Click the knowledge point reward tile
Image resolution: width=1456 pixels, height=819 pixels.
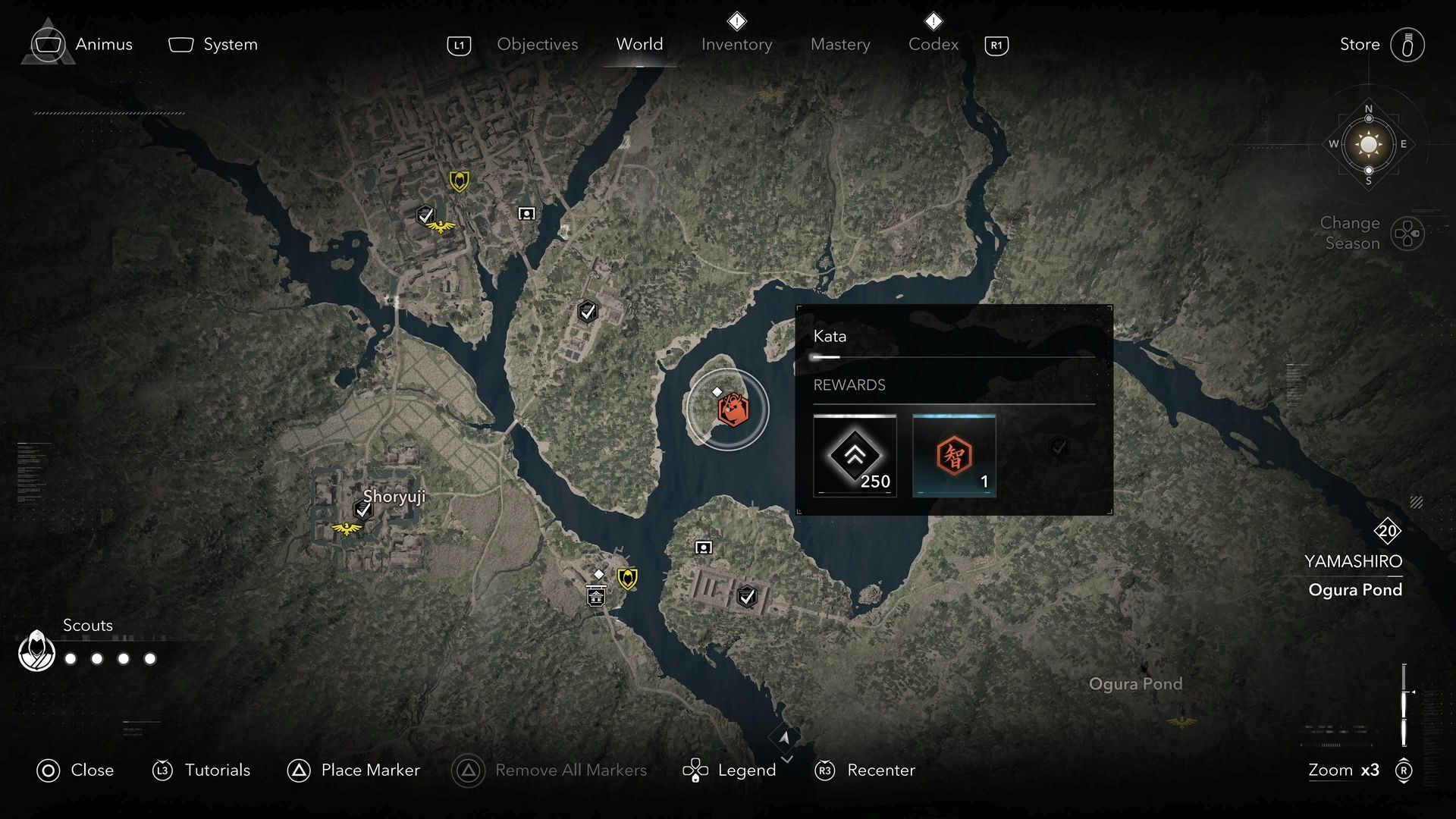coord(954,456)
